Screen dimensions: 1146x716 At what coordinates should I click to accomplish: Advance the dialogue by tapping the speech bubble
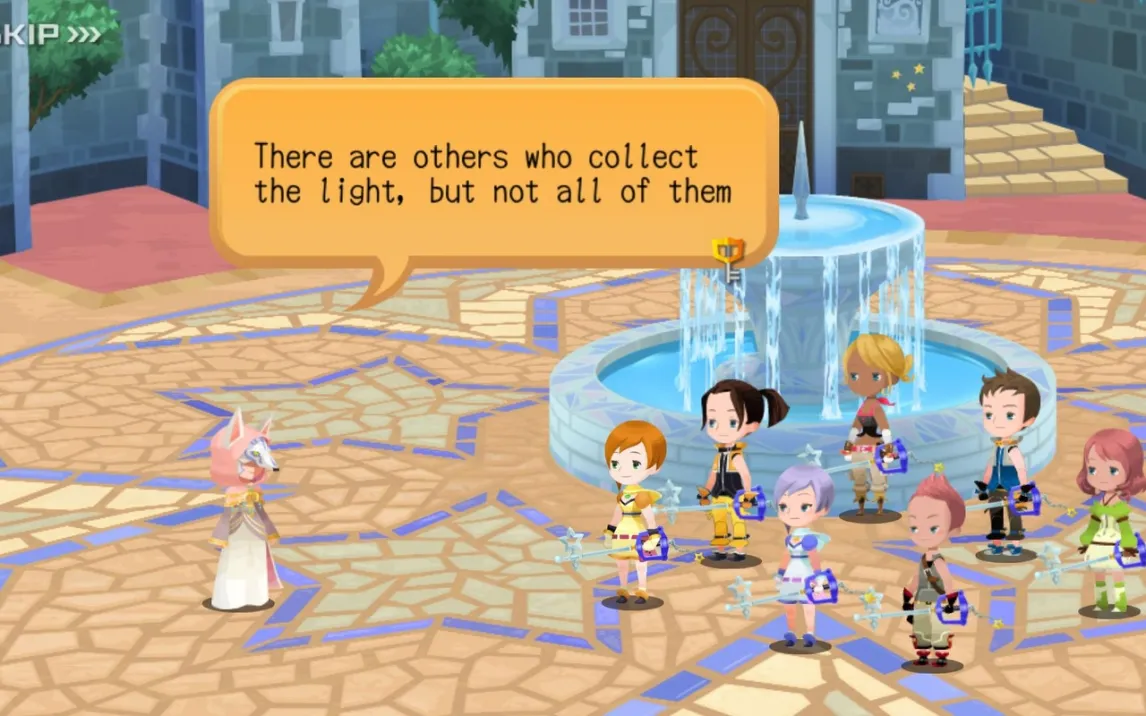click(493, 175)
